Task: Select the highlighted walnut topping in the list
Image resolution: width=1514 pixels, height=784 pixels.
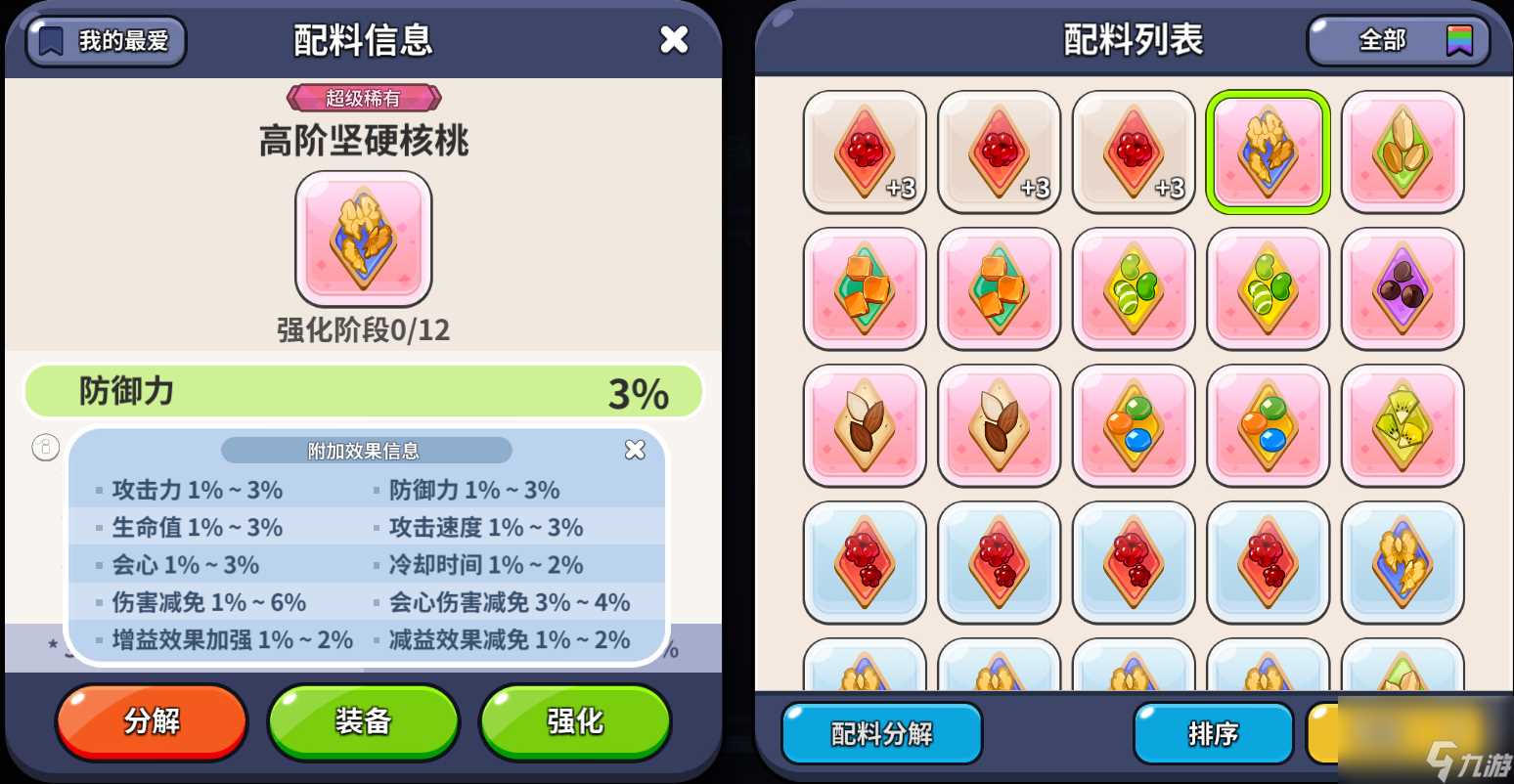Action: coord(1268,152)
